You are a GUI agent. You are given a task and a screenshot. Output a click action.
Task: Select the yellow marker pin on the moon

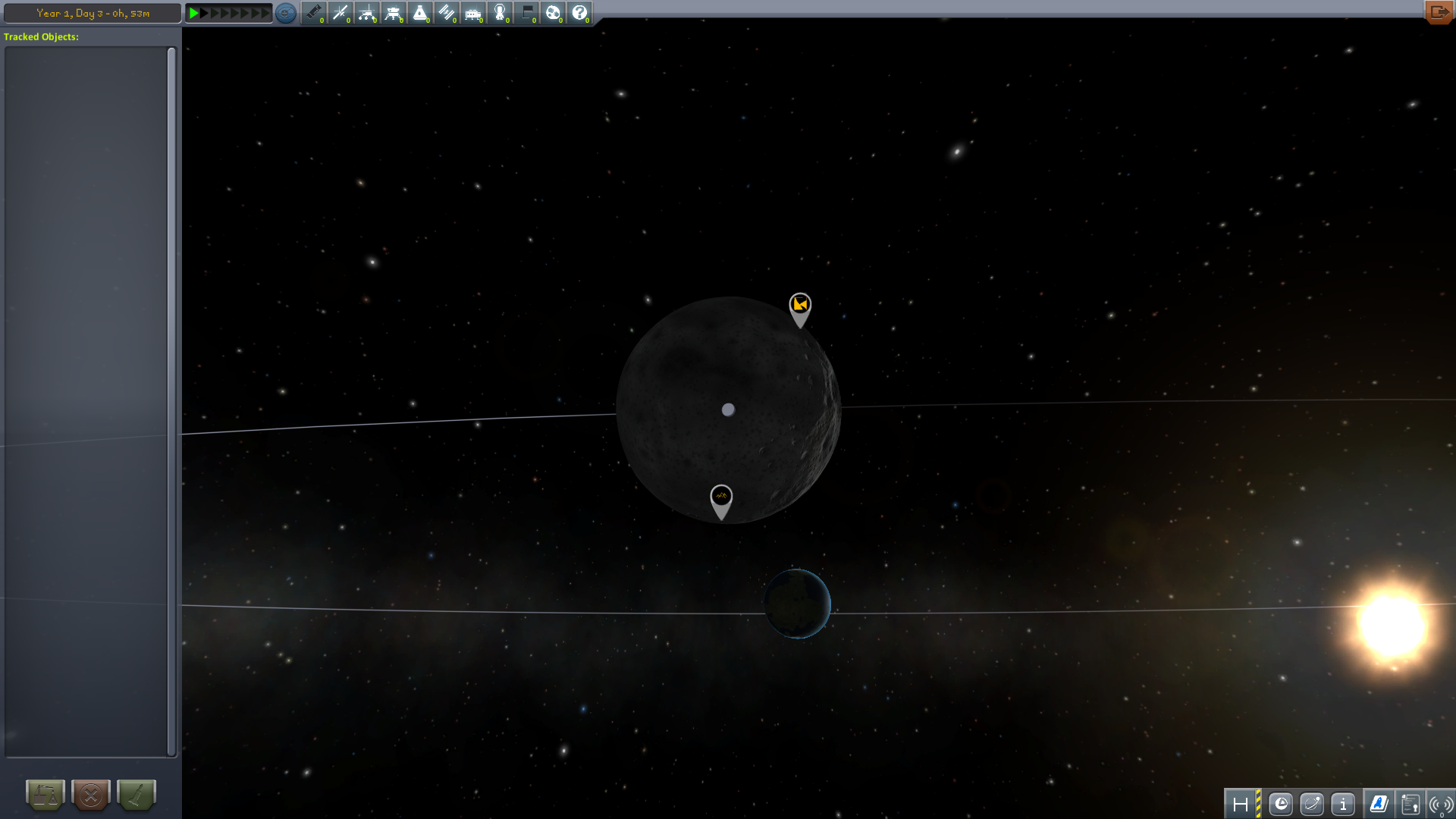800,305
